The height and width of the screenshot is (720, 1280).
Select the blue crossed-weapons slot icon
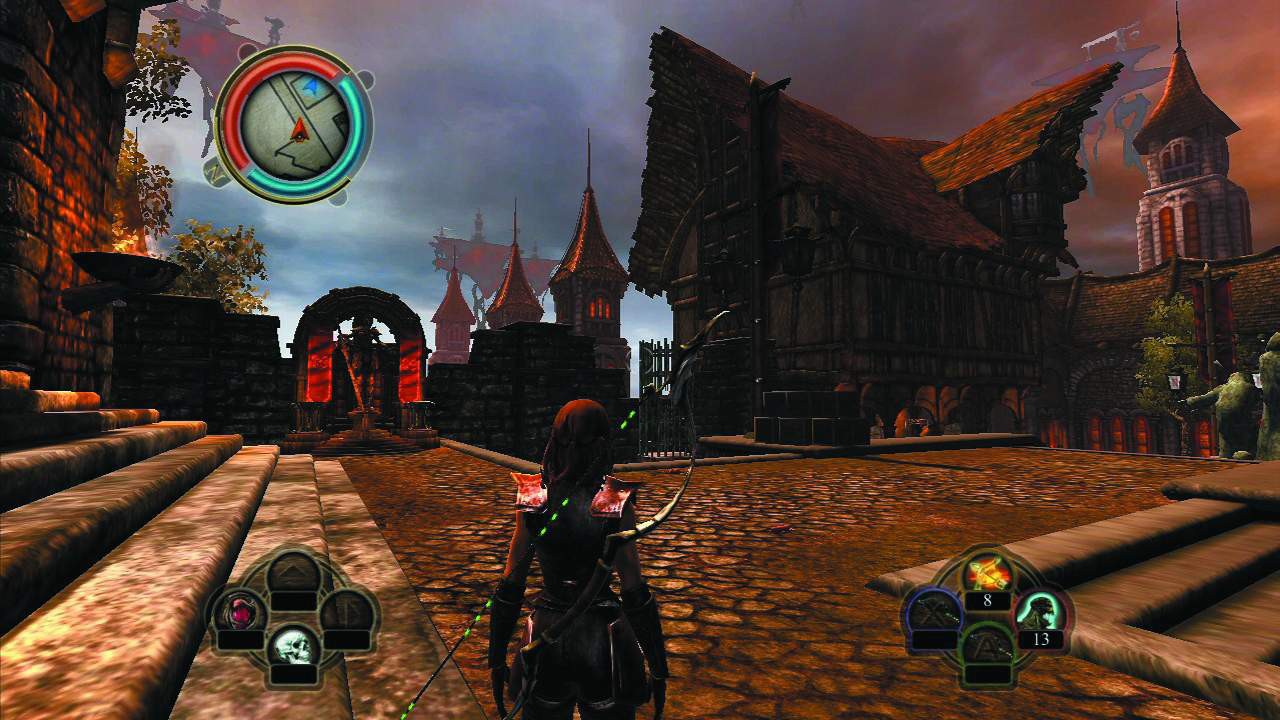click(932, 612)
